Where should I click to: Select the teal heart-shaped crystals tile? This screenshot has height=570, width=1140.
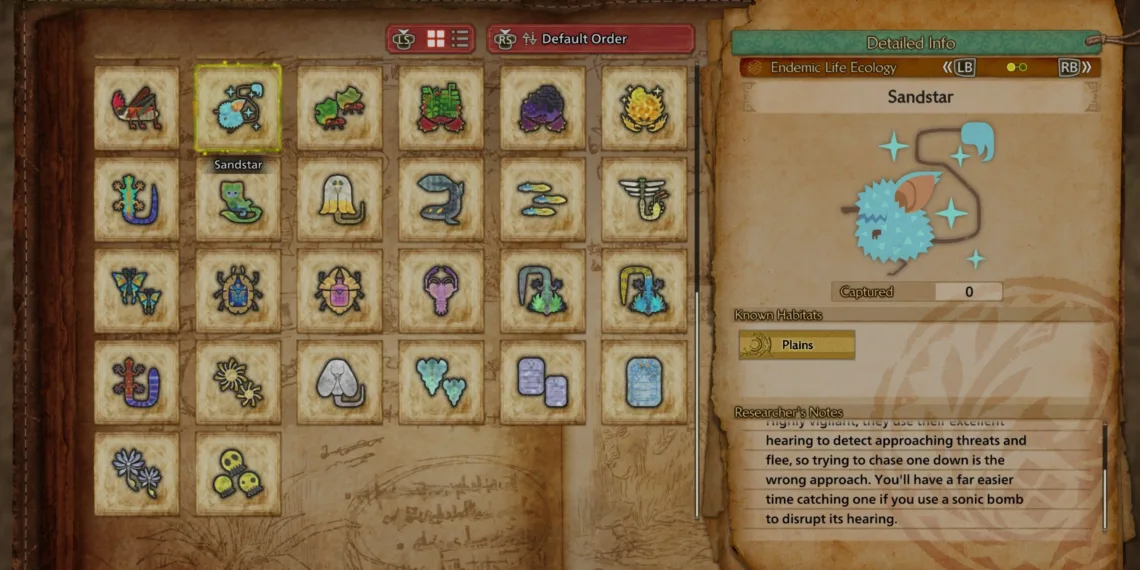click(x=441, y=382)
